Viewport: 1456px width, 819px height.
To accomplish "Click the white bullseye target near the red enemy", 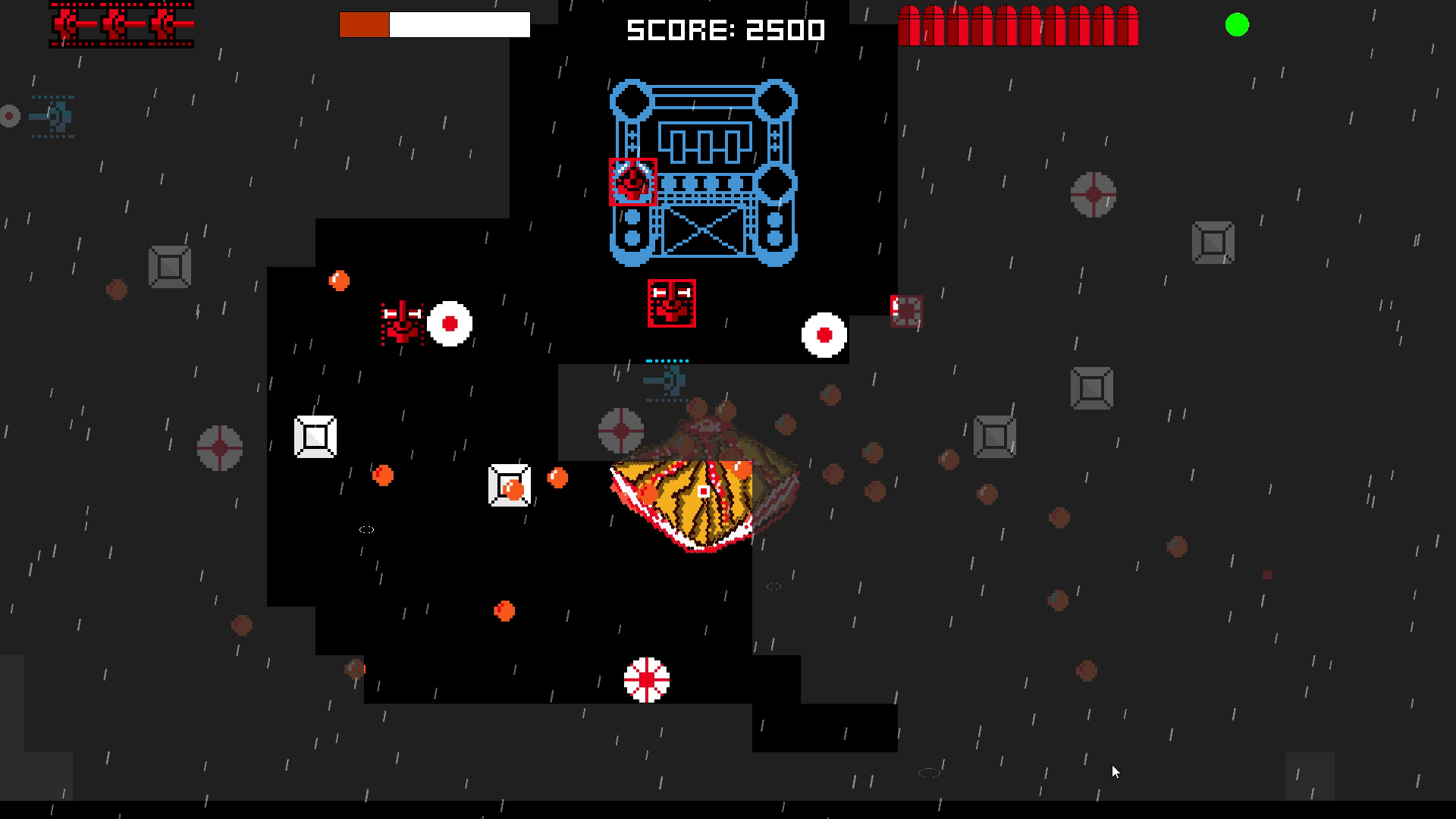I will tap(450, 323).
